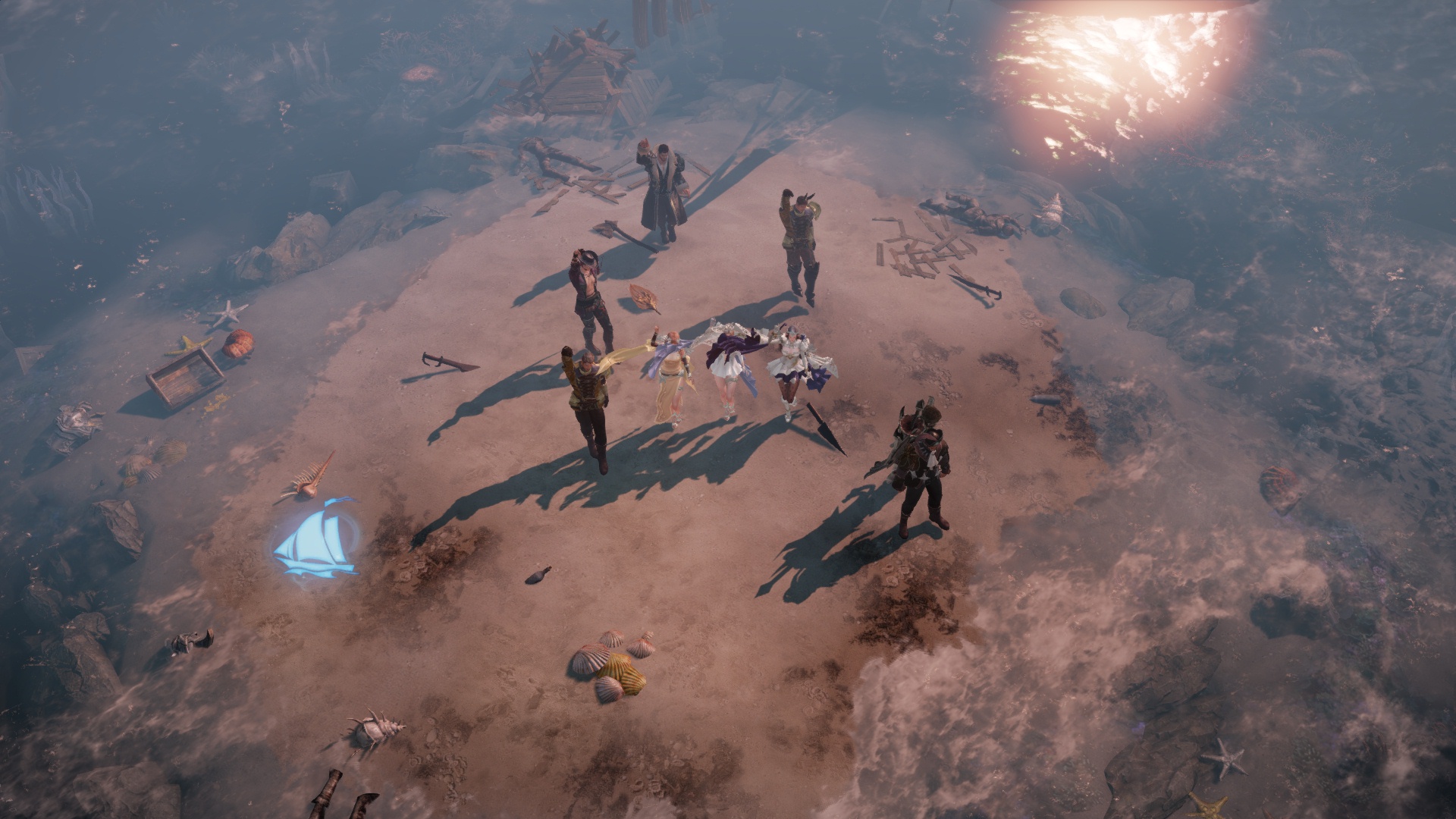
Task: Click the glowing blue ship dock marker
Action: click(316, 537)
